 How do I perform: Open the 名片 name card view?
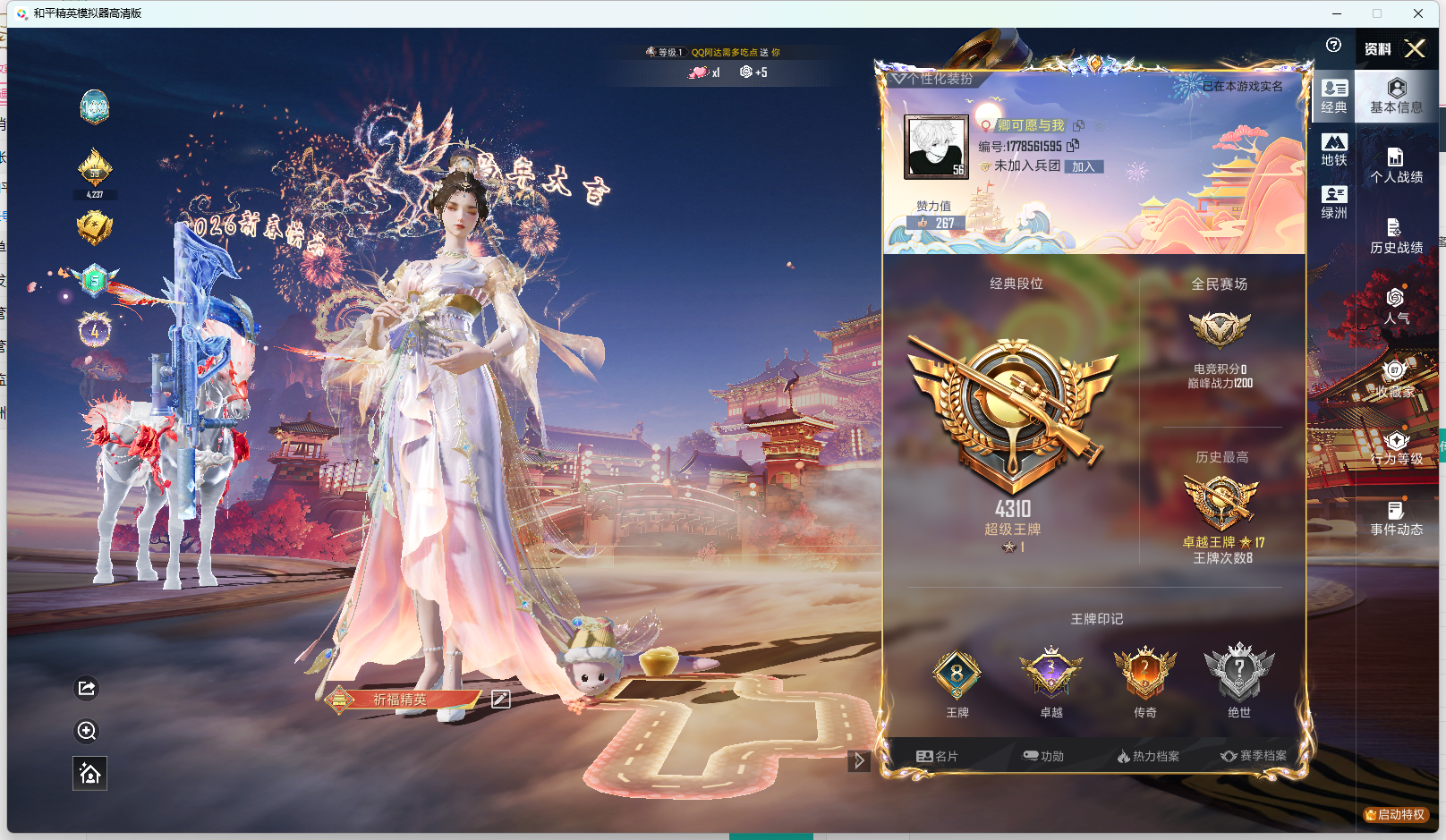936,756
